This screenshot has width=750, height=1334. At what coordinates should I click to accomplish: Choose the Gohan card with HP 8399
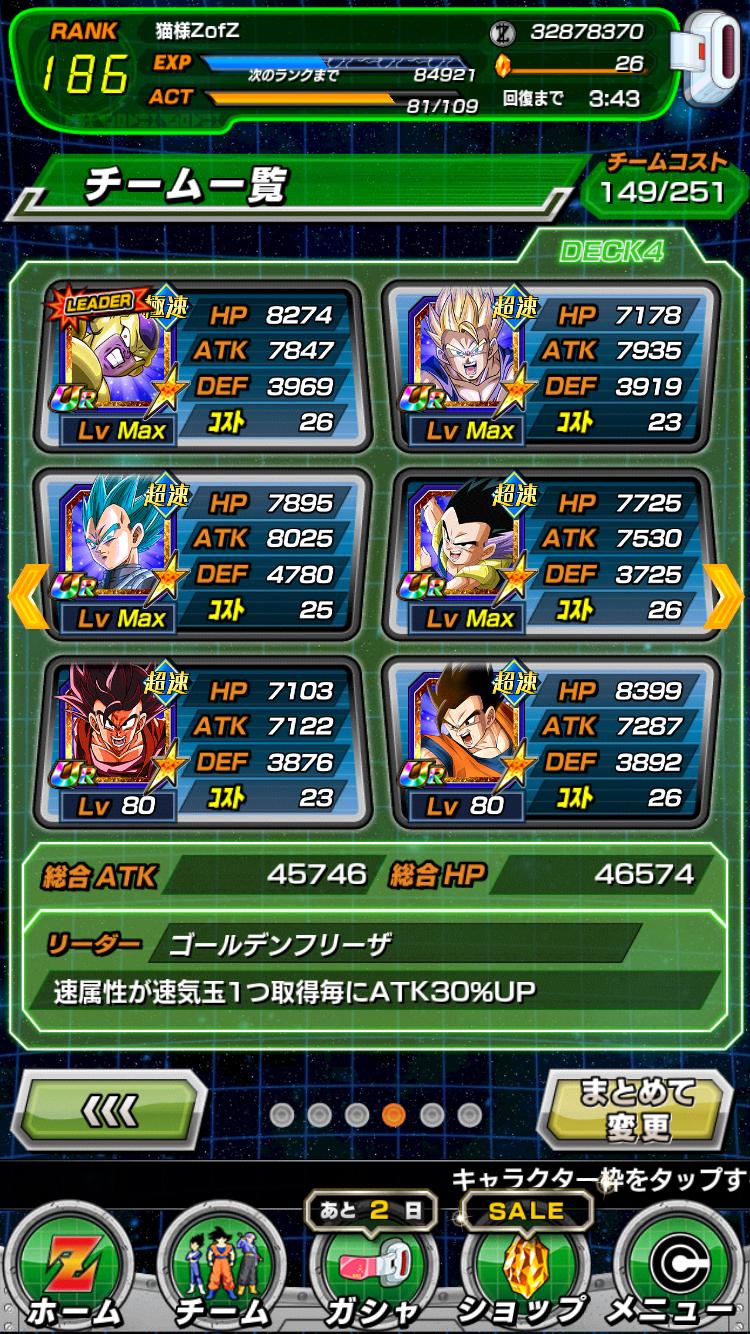point(551,742)
